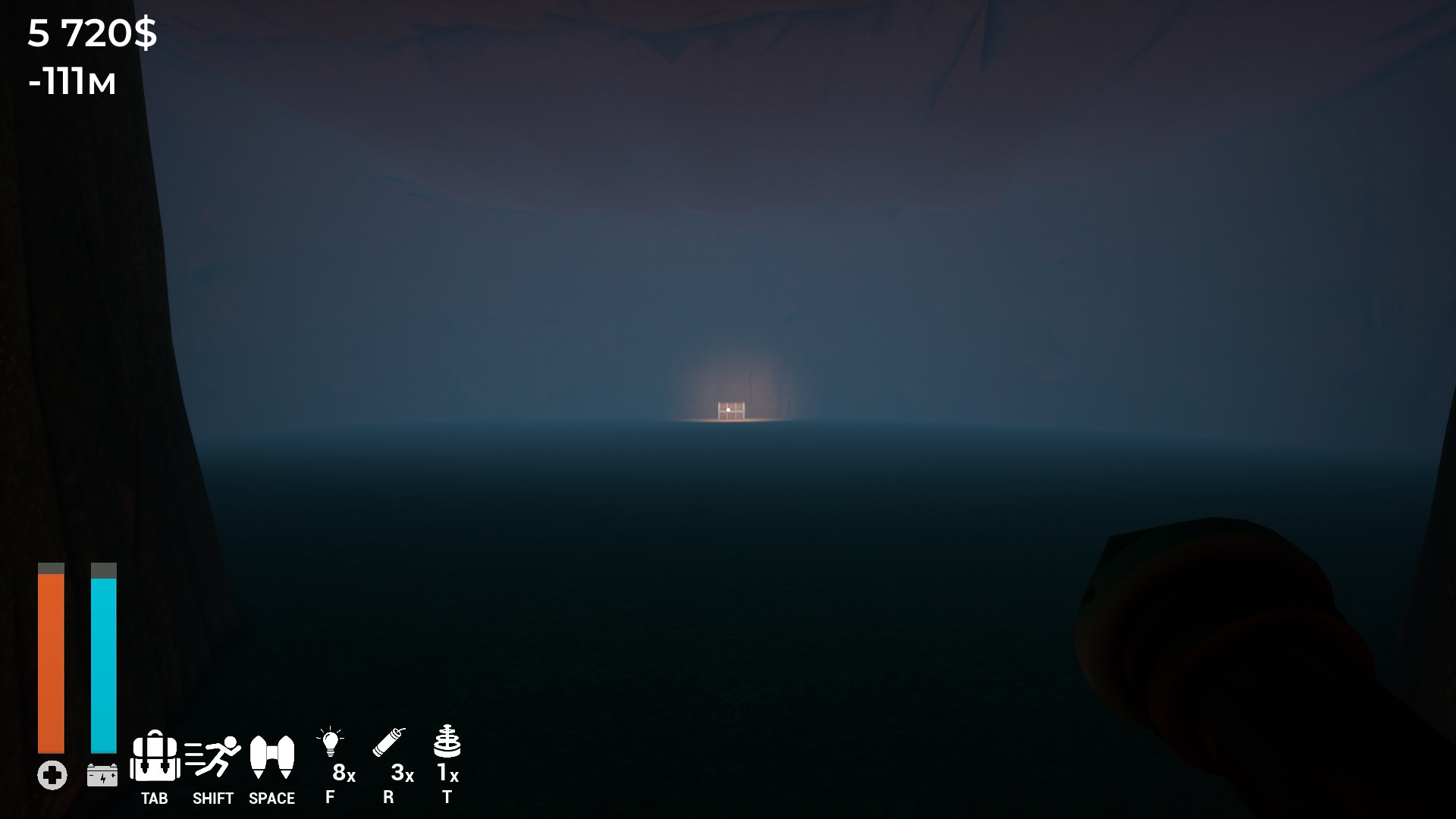The image size is (1456, 819).
Task: Expand the buoy slot via the T label
Action: coord(447,798)
